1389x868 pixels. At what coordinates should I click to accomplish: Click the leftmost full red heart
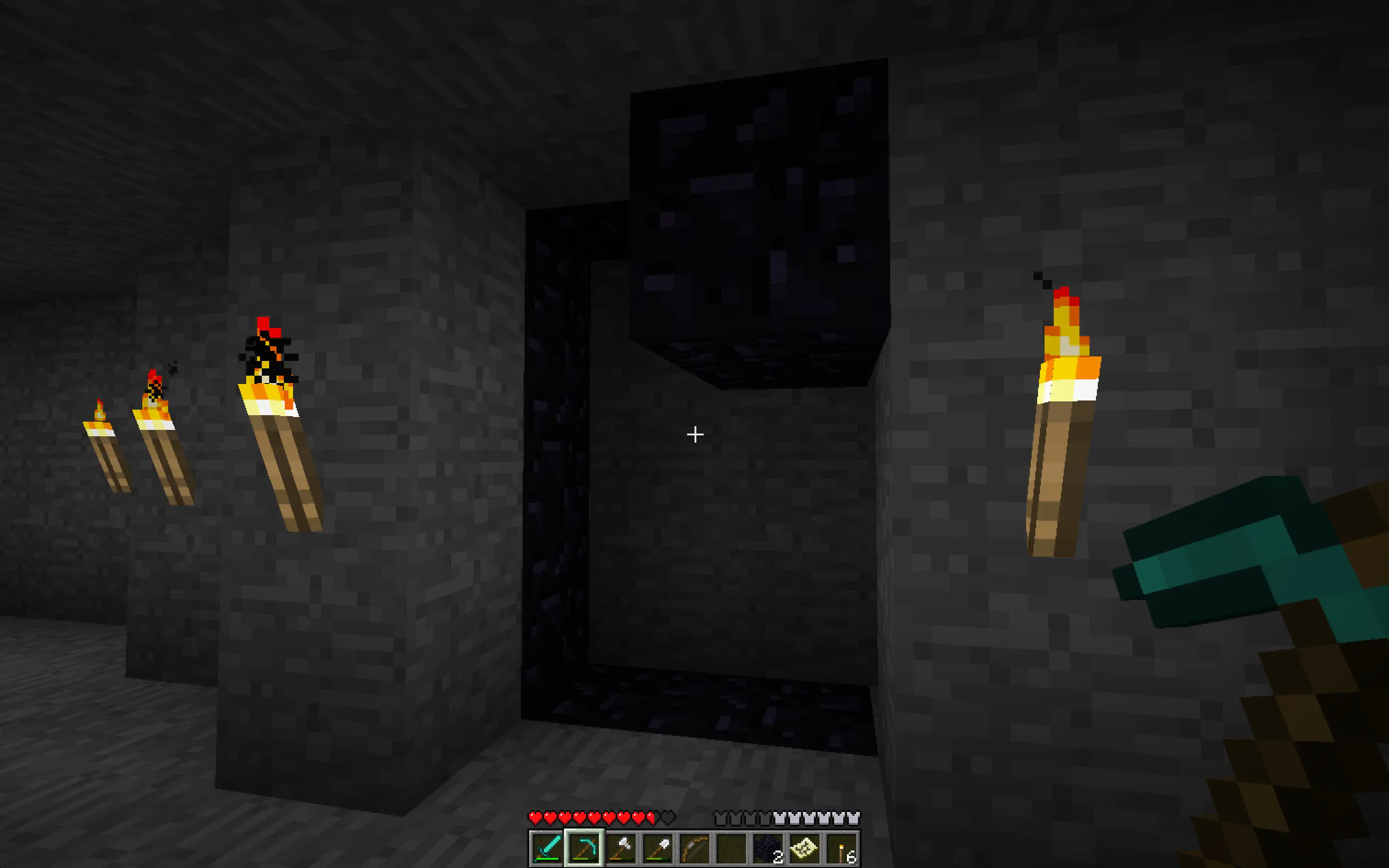[x=536, y=818]
